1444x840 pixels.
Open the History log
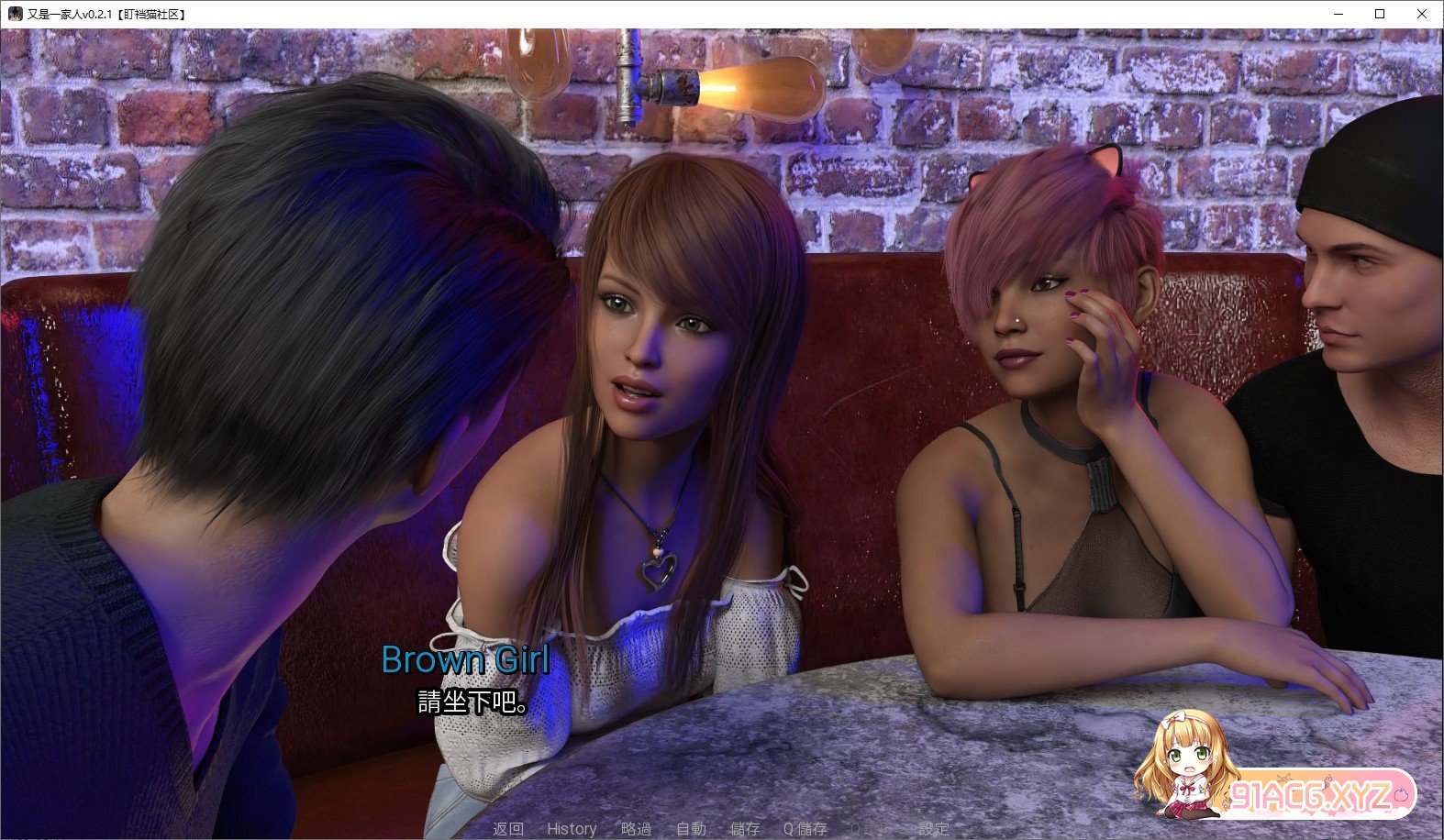coord(572,829)
